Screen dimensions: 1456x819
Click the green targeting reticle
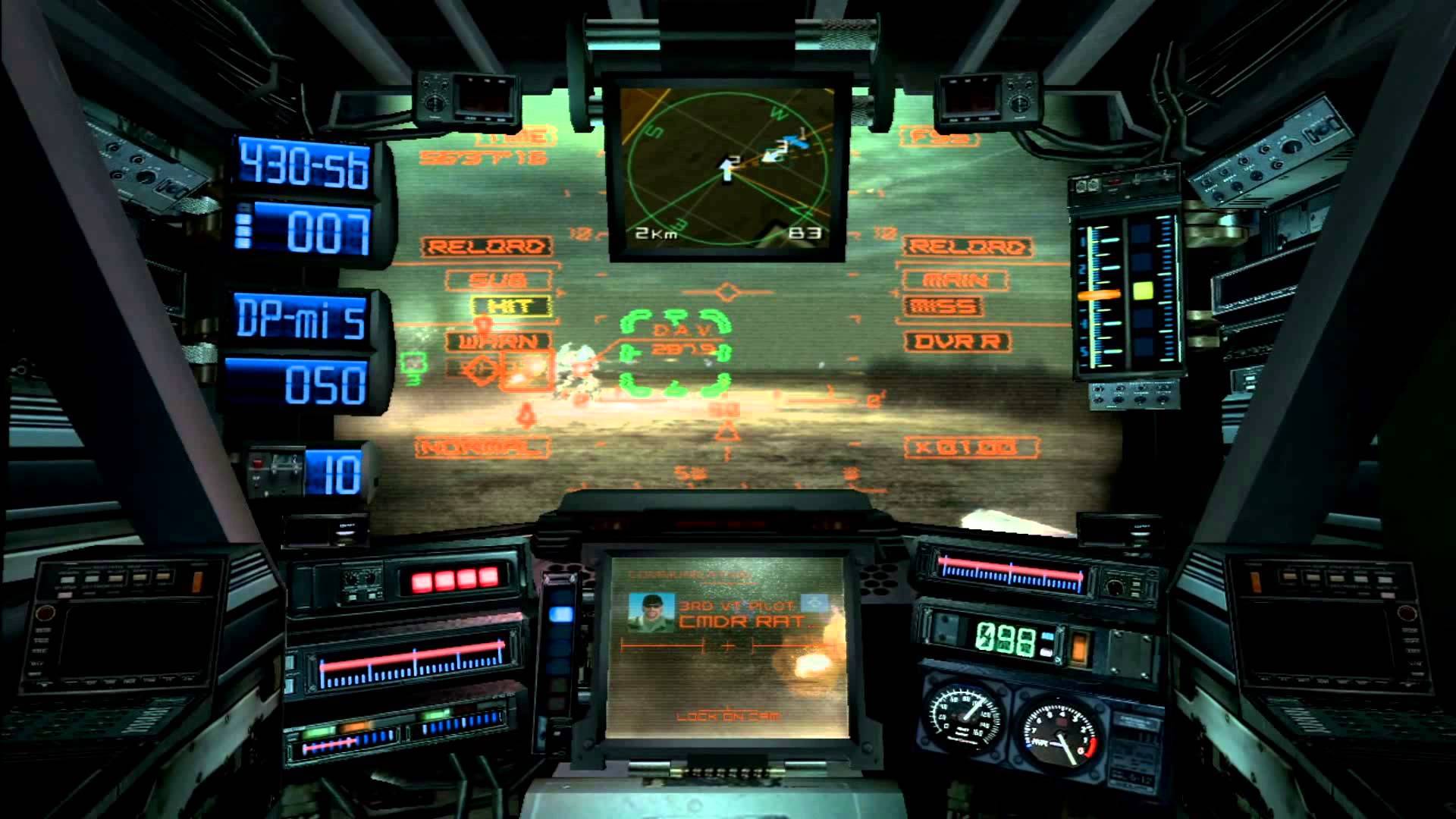[x=675, y=353]
